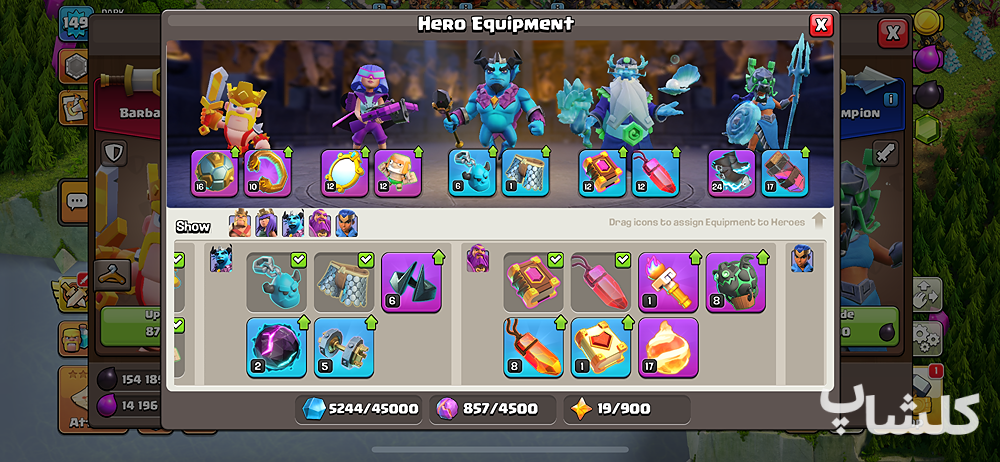Filter equipment by Barbarian King portrait
The height and width of the screenshot is (462, 1000).
coord(240,224)
